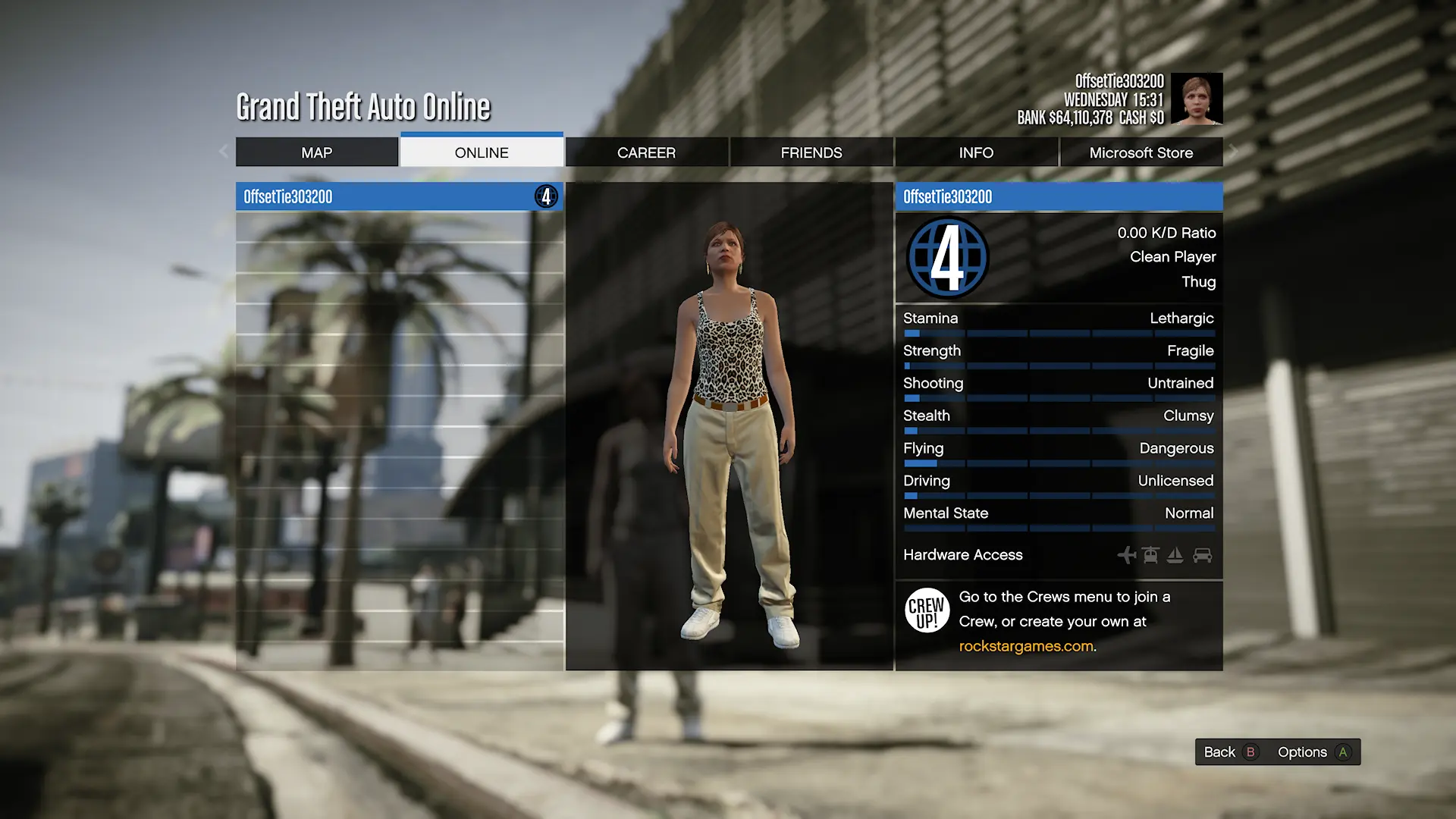The width and height of the screenshot is (1456, 819).
Task: Click the rank badge beside OffsetTie303200 header
Action: coord(545,196)
